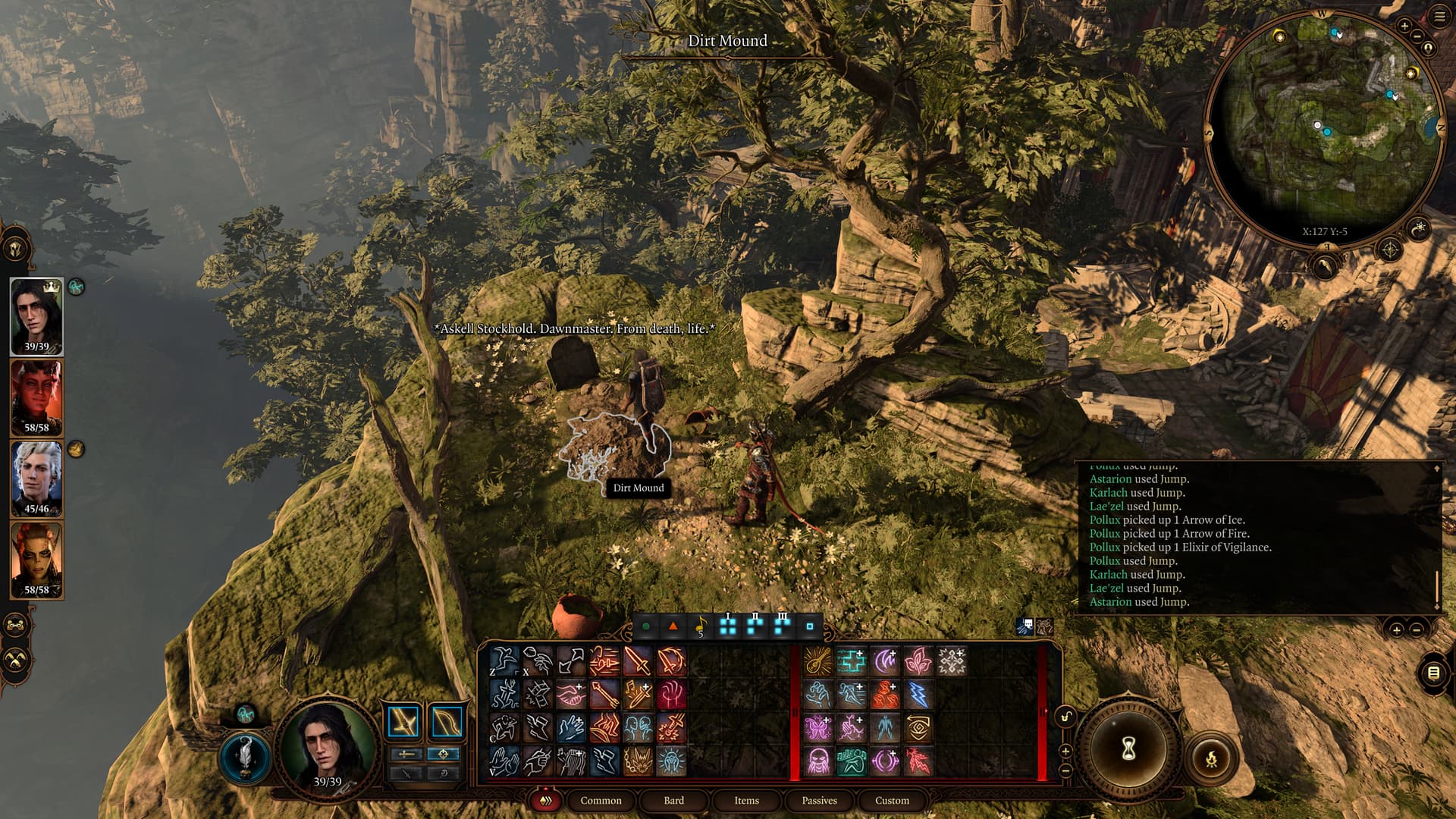1456x819 pixels.
Task: Select the Passives hotbar tab
Action: (x=819, y=800)
